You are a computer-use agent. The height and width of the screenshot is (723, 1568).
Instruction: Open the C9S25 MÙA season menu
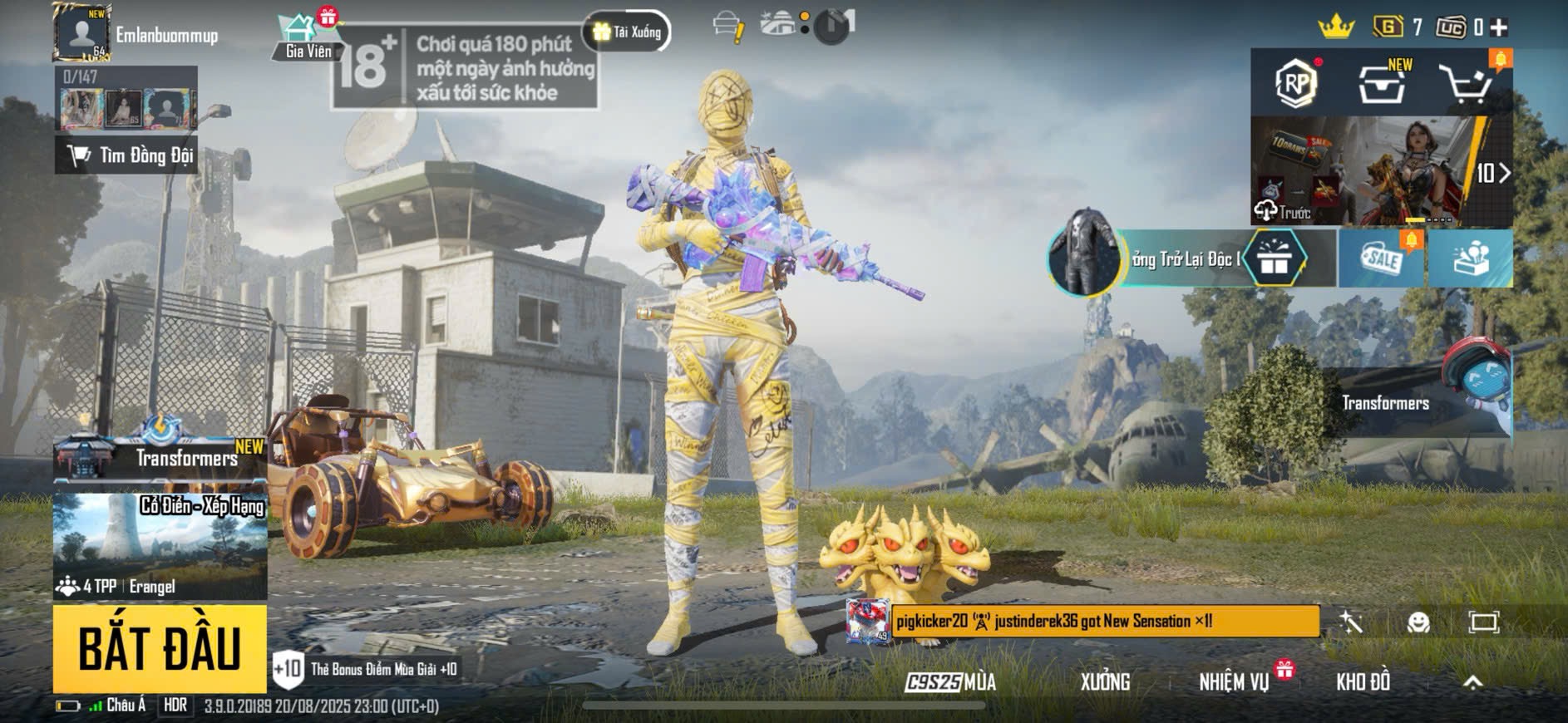pos(950,682)
